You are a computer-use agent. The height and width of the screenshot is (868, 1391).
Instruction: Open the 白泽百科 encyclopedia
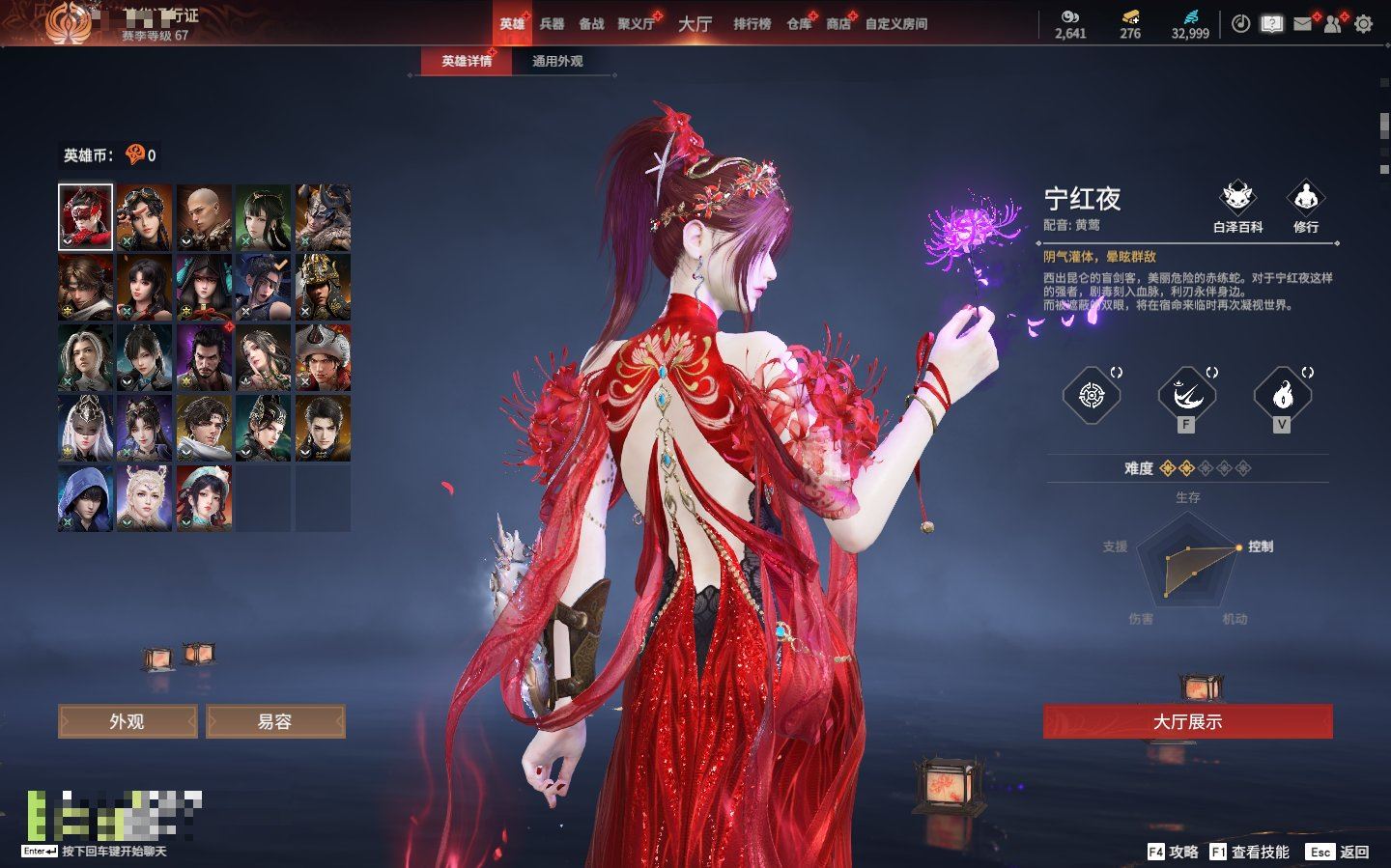tap(1237, 206)
